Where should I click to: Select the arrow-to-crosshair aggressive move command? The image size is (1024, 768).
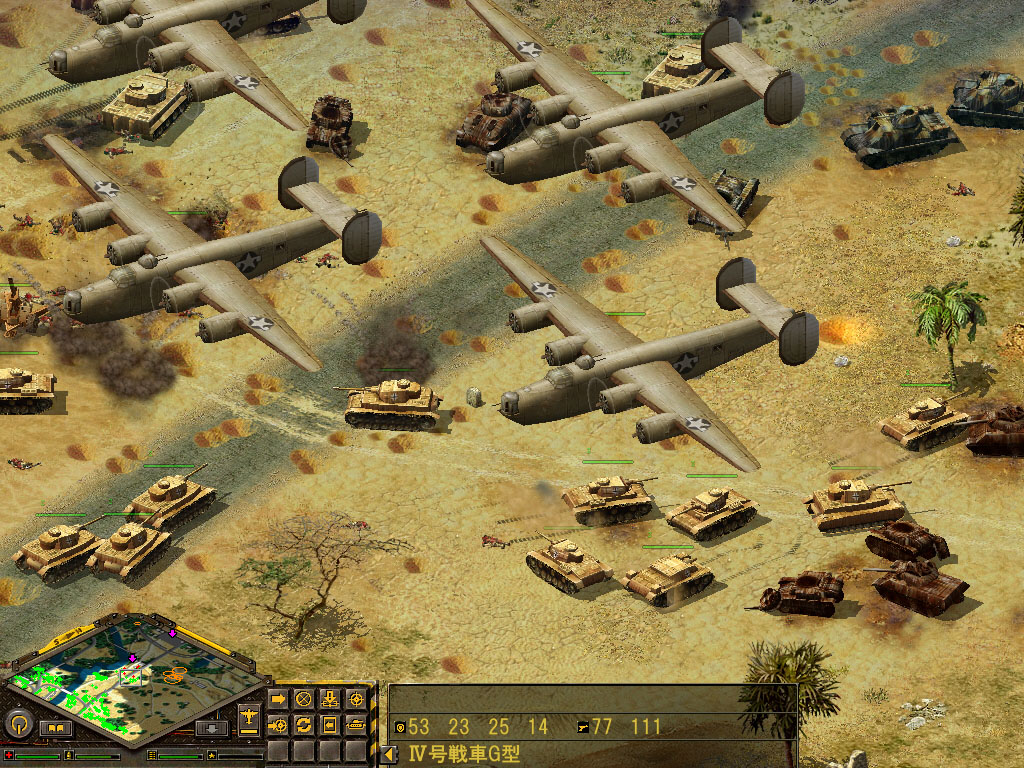pos(278,724)
